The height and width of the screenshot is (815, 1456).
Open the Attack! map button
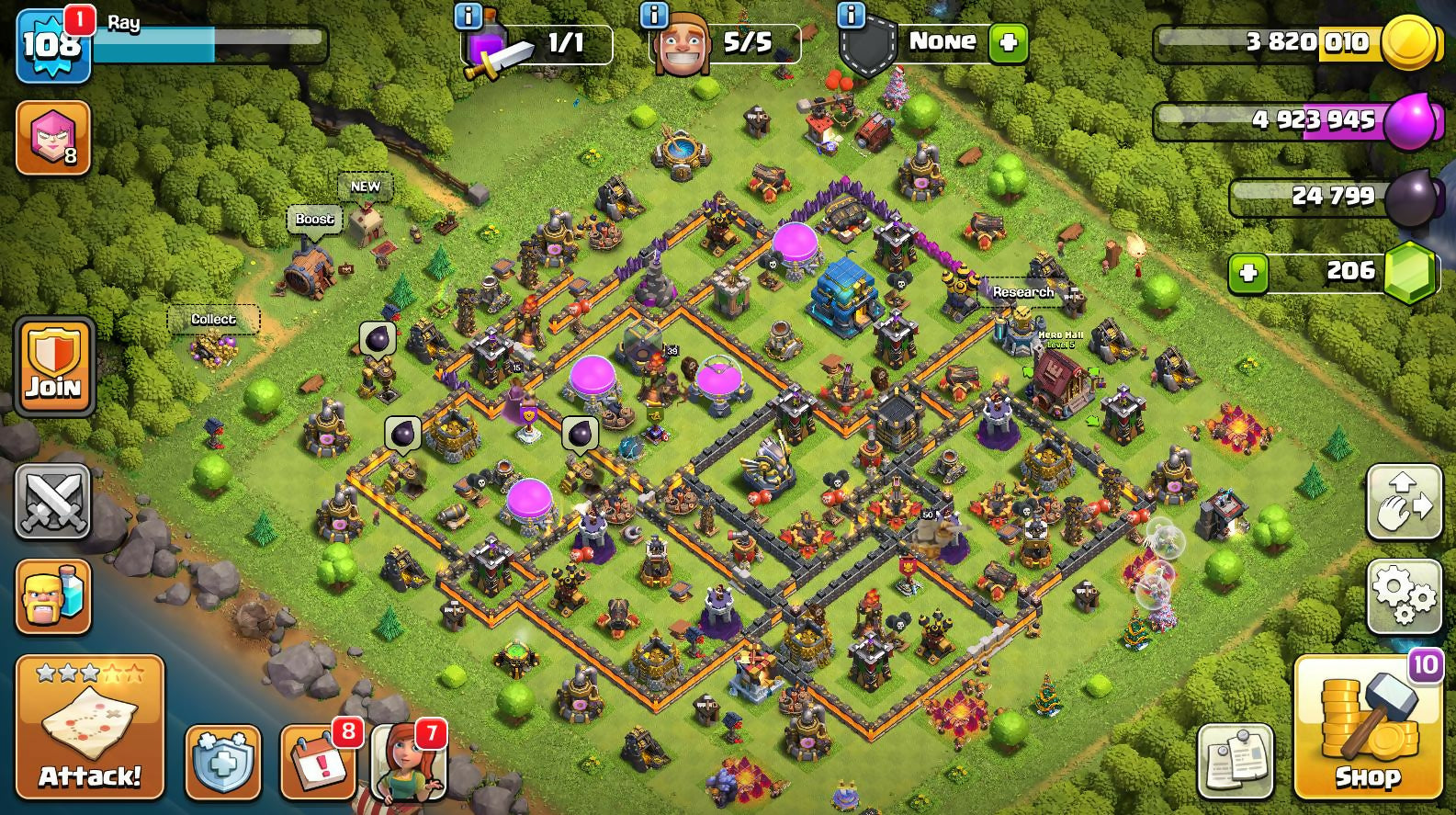(x=89, y=727)
